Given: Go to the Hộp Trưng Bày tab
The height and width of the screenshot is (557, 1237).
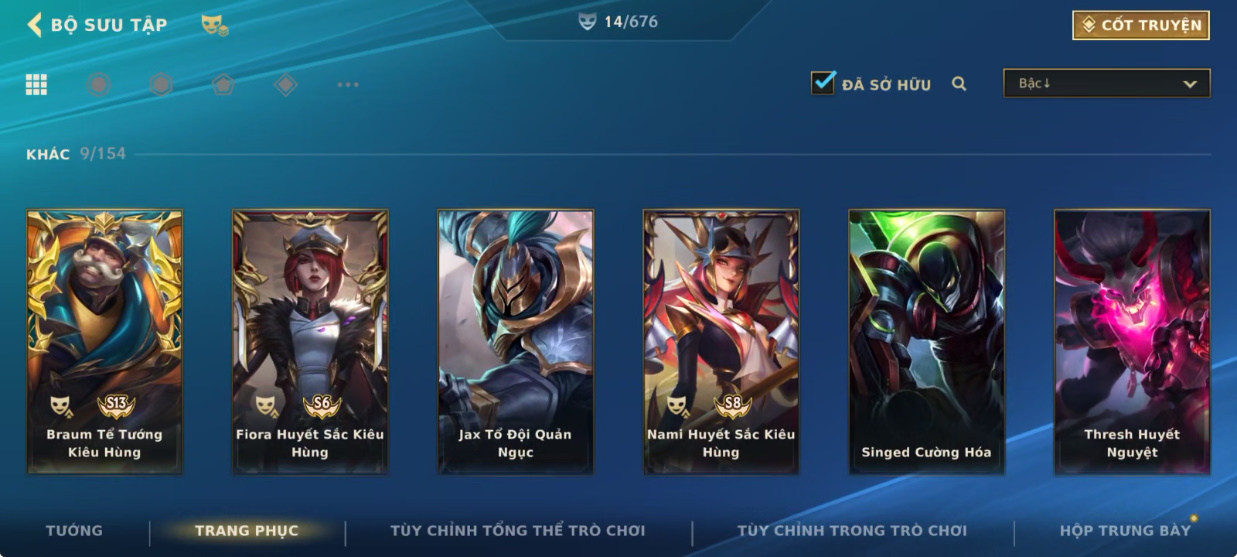Looking at the screenshot, I should click(1125, 531).
